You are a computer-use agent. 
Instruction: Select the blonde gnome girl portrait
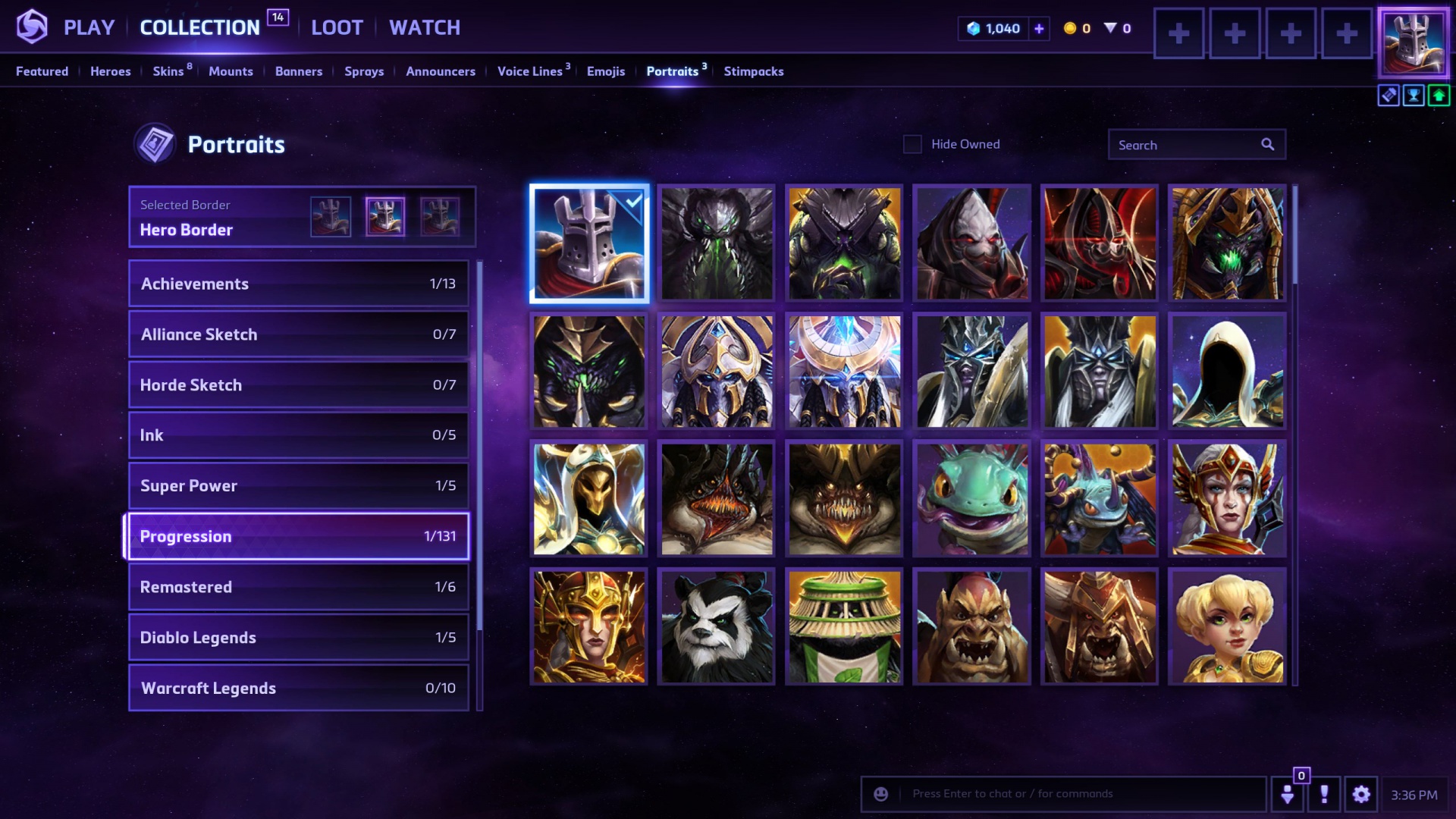coord(1227,627)
